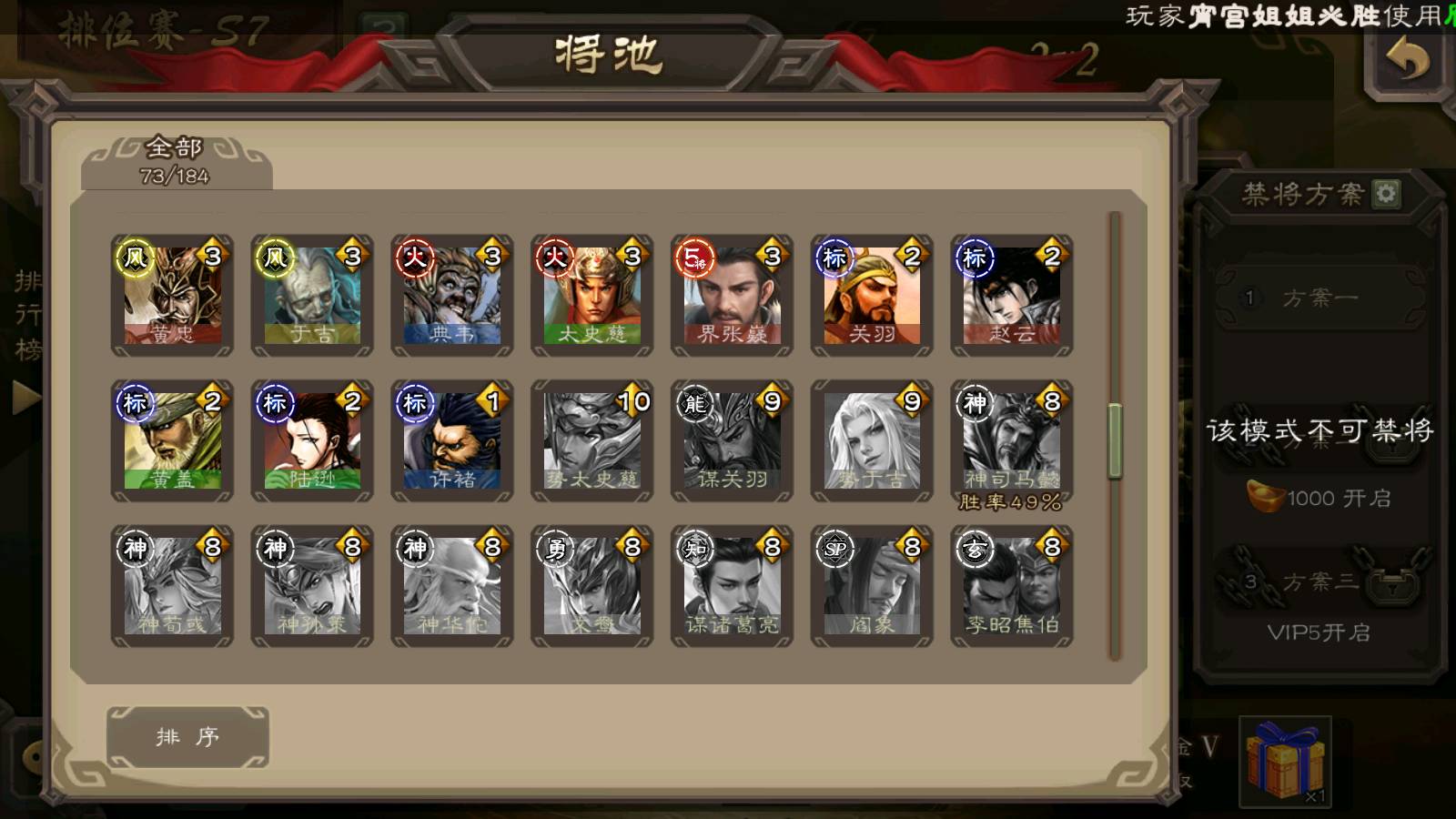The height and width of the screenshot is (819, 1456).
Task: Select the 赵云 general card
Action: point(1012,295)
